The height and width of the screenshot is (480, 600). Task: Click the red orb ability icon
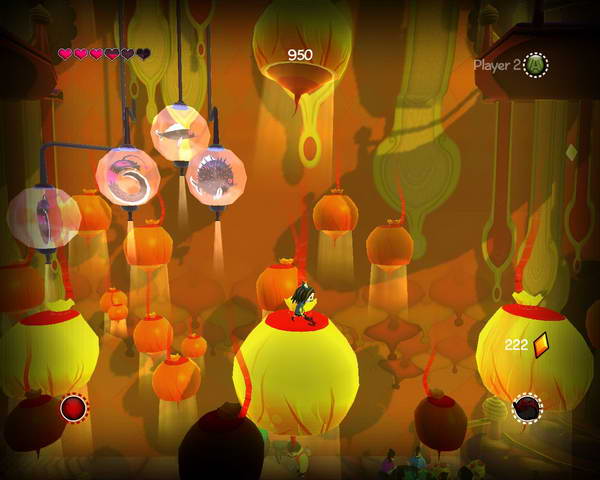pos(73,407)
